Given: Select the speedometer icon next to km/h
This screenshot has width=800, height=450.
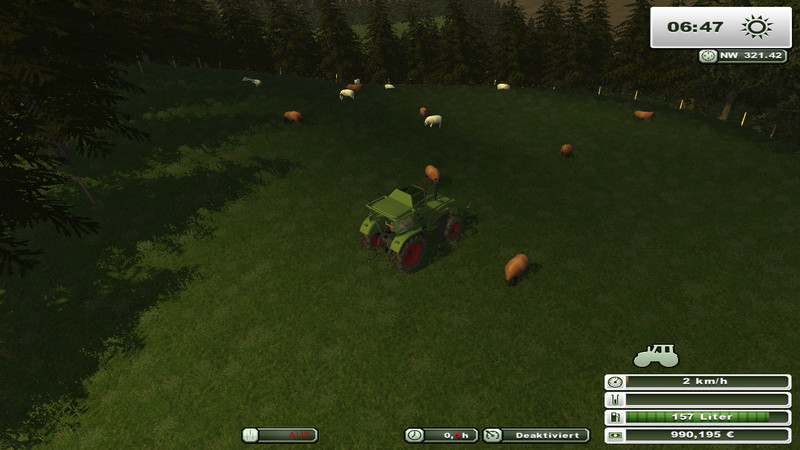Looking at the screenshot, I should point(614,382).
